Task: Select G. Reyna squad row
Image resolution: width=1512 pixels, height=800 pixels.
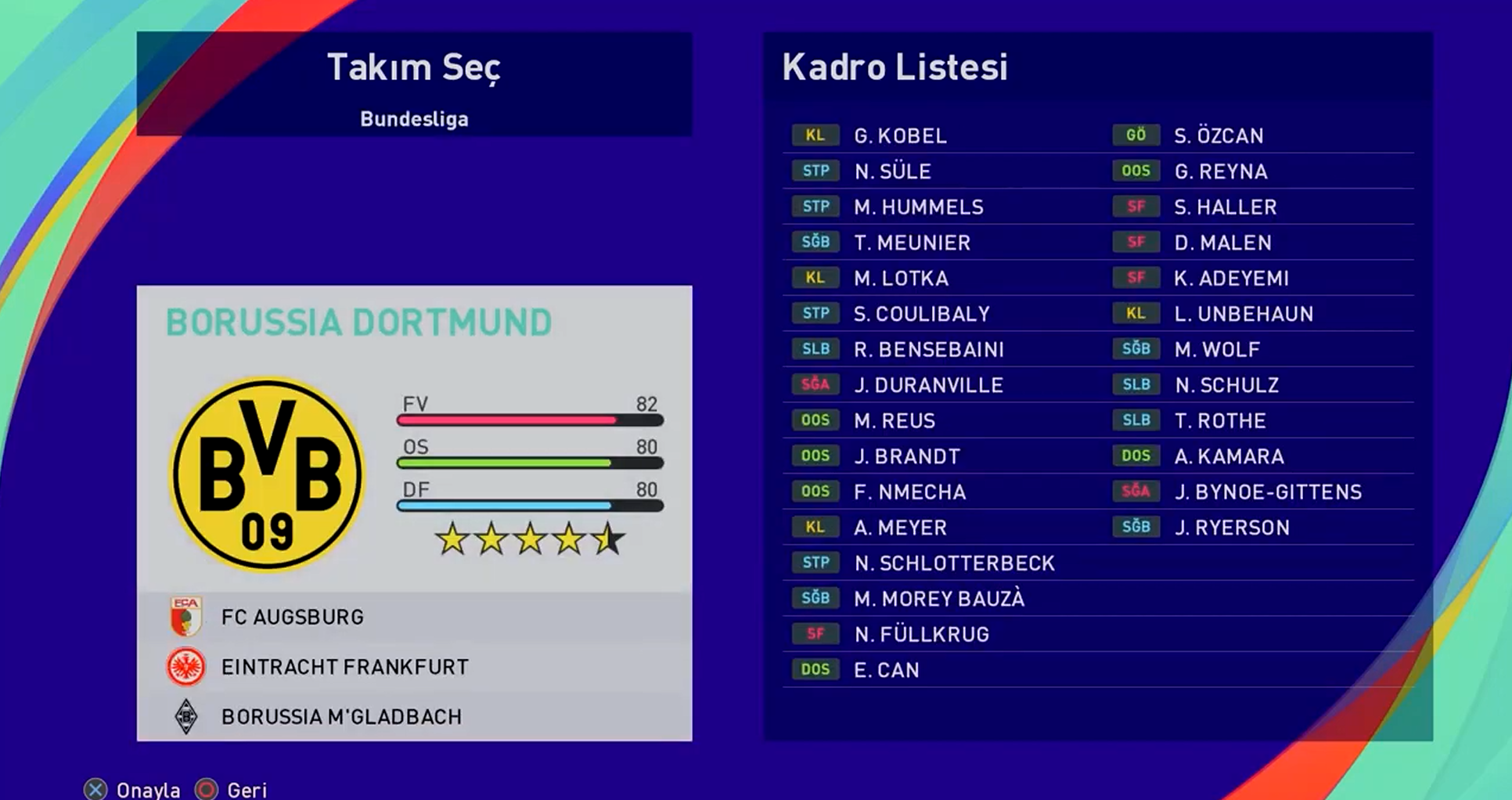Action: click(1221, 171)
